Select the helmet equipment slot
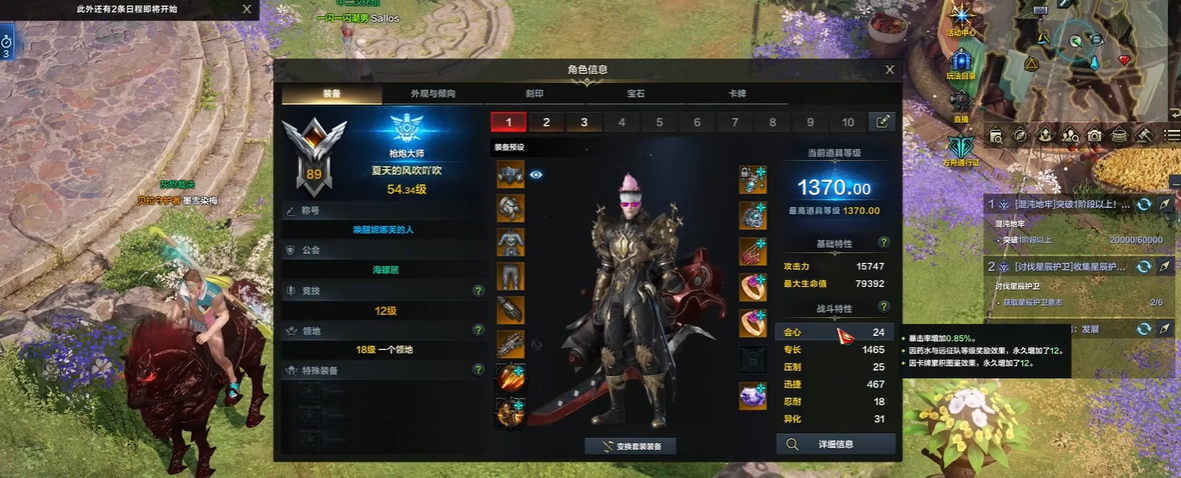Image resolution: width=1181 pixels, height=478 pixels. click(510, 174)
